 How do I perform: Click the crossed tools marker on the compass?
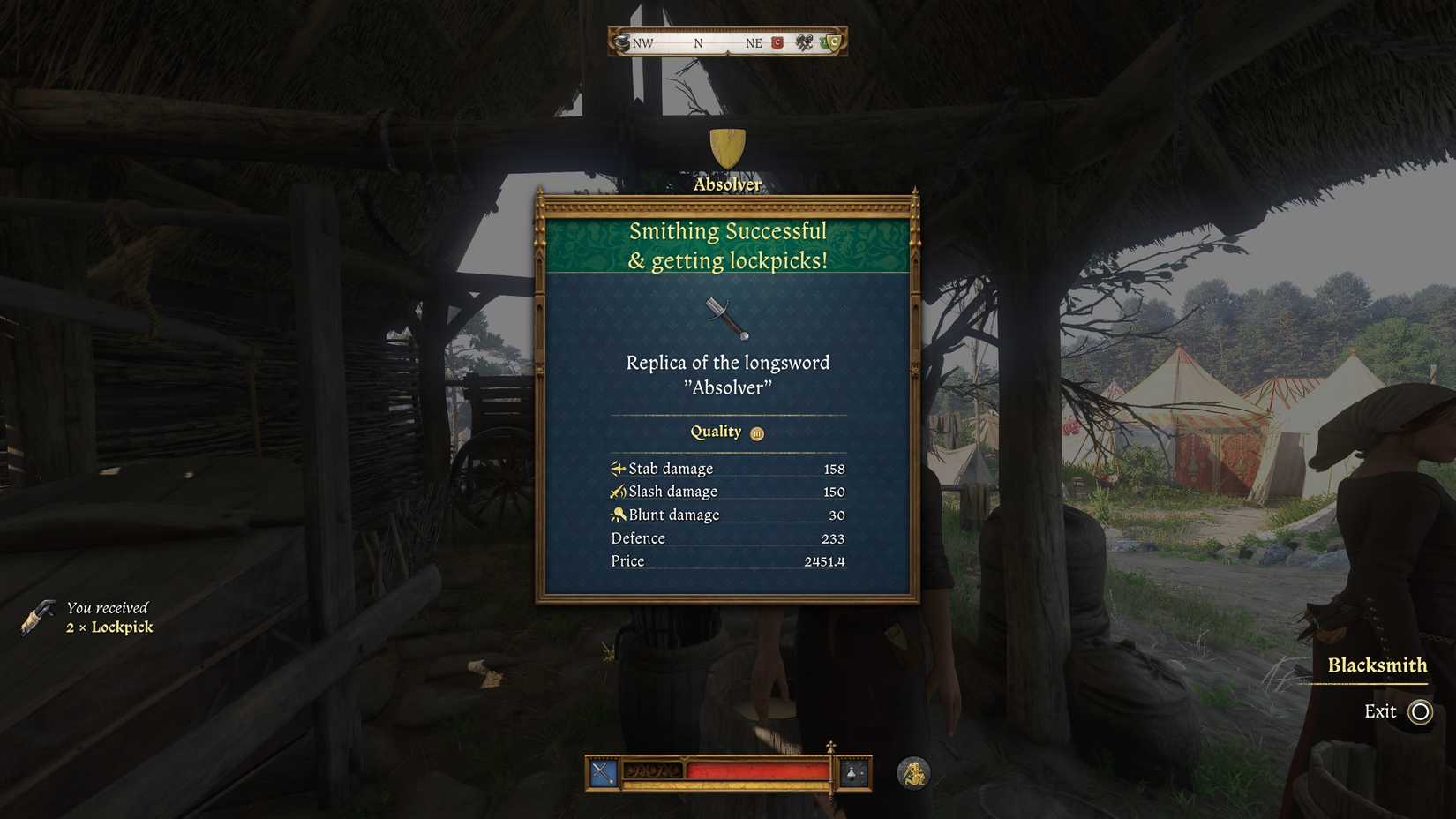803,42
